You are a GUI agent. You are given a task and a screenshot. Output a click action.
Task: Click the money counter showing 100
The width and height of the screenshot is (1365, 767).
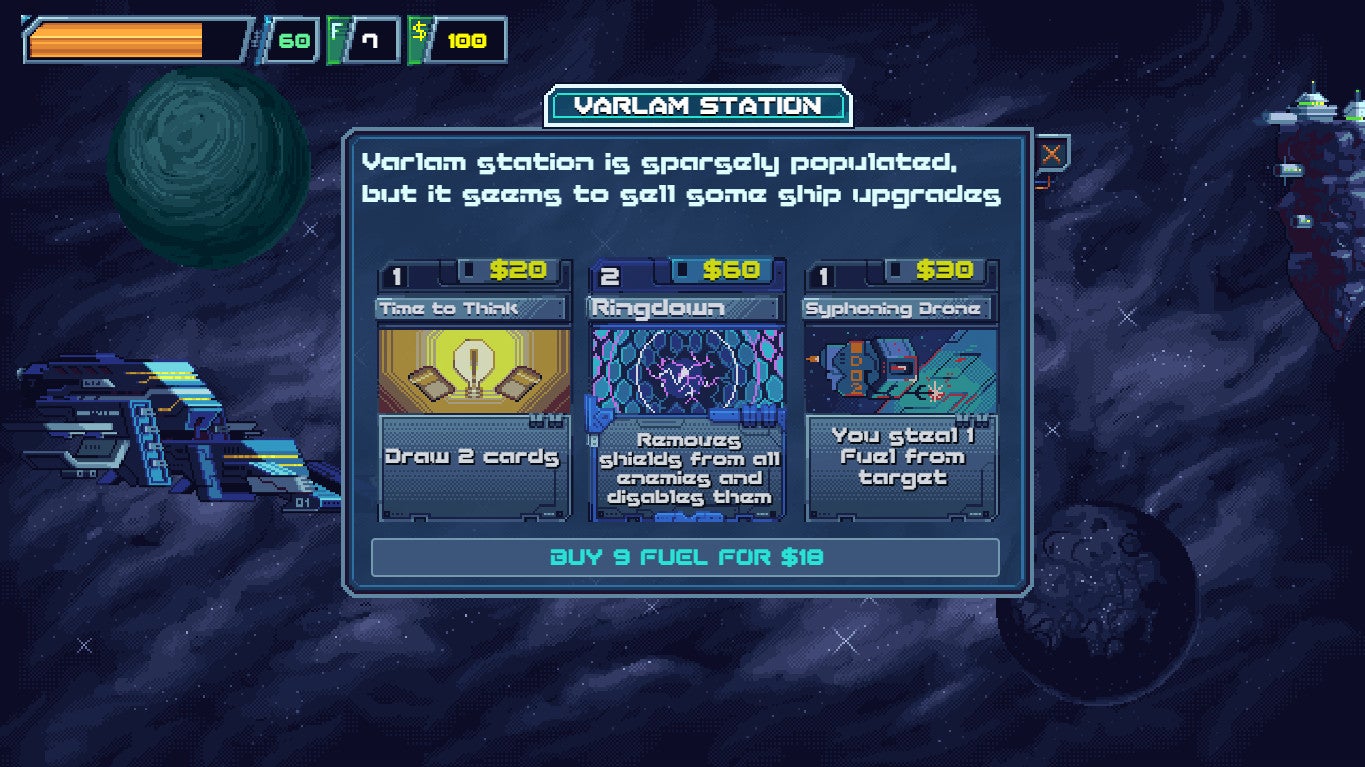[467, 39]
